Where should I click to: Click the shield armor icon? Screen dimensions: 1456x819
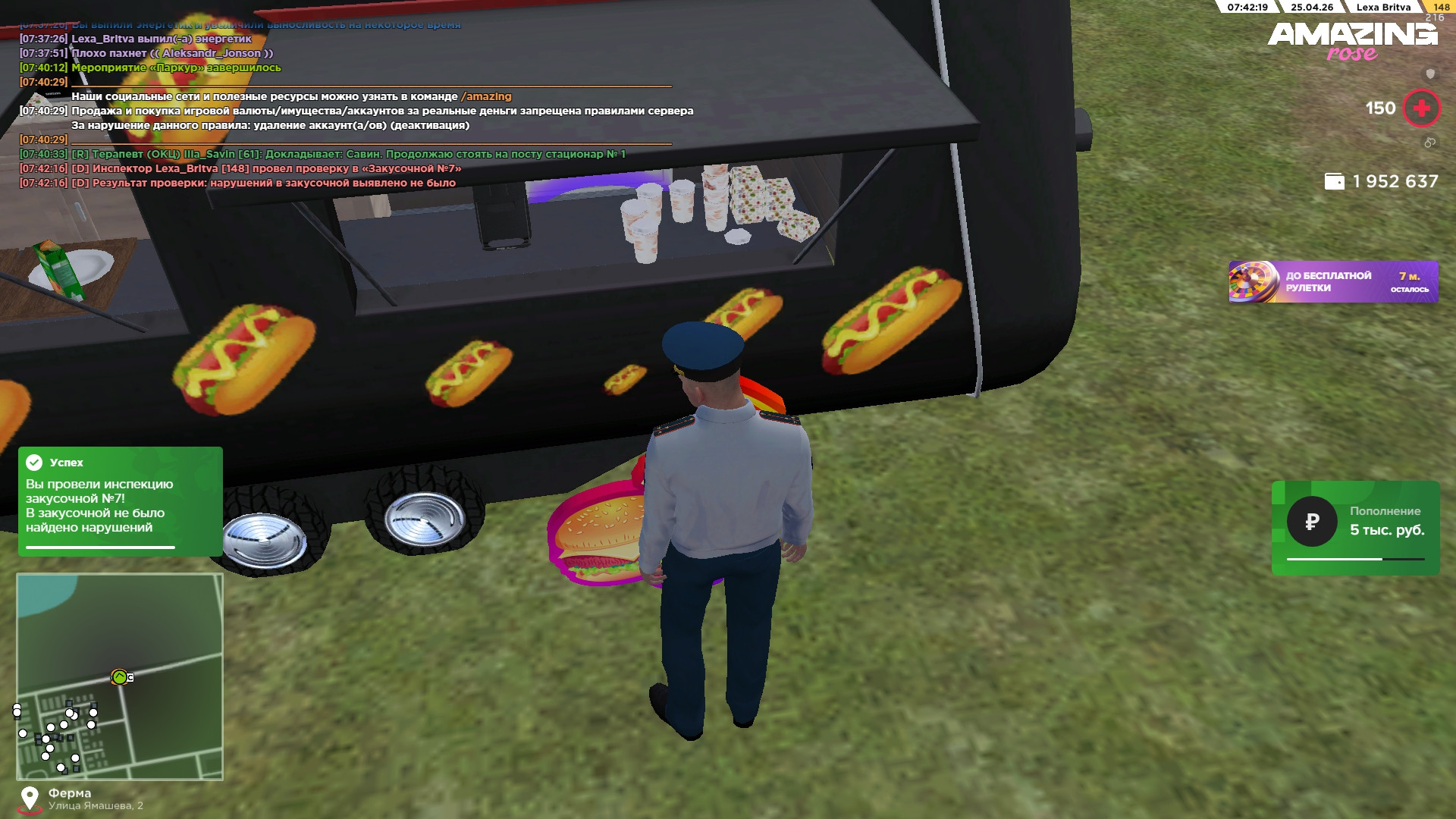tap(1430, 74)
